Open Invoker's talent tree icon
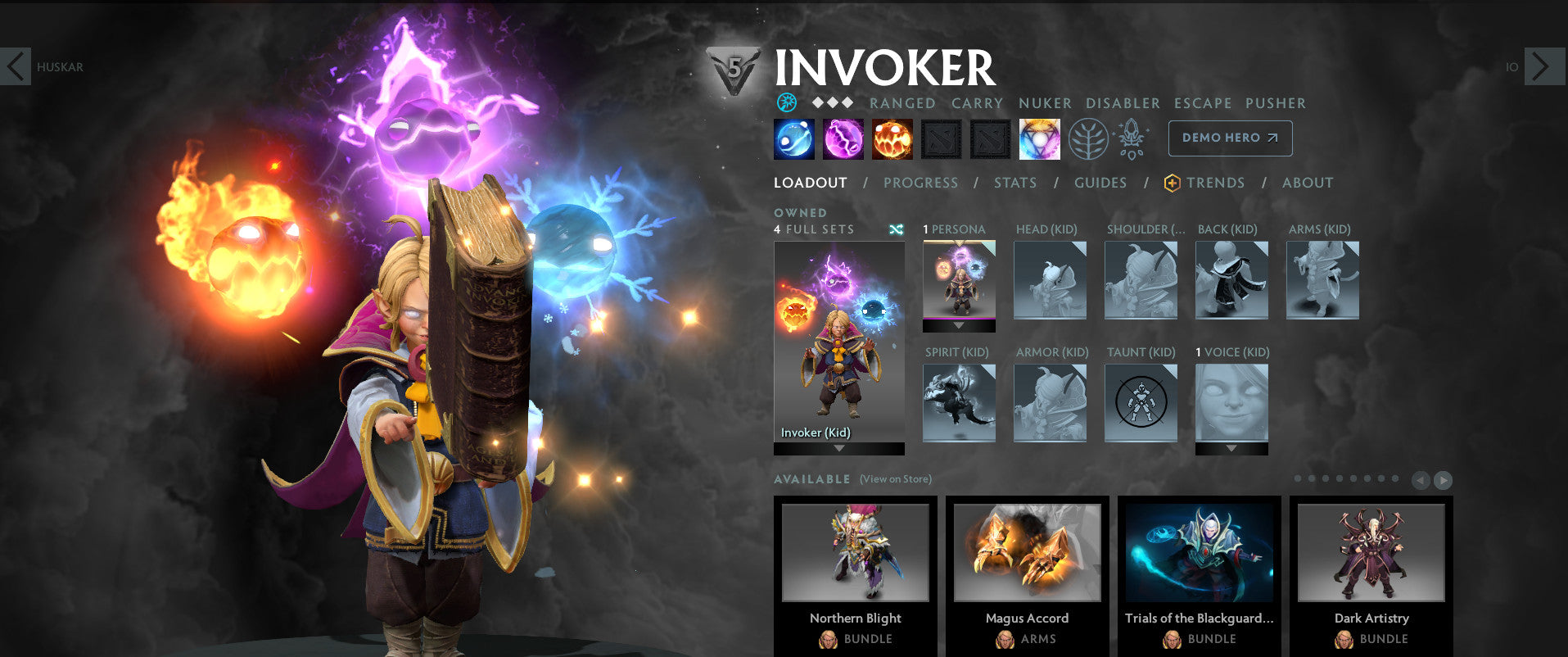This screenshot has height=657, width=1568. [1089, 138]
